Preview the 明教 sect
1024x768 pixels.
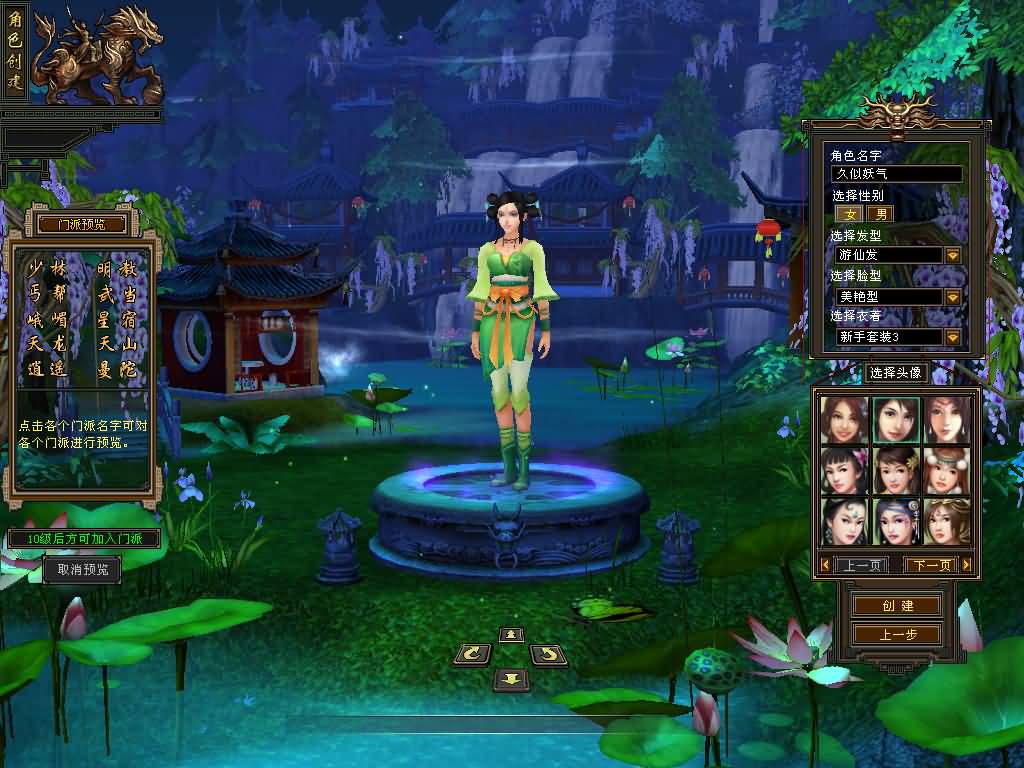[x=116, y=269]
